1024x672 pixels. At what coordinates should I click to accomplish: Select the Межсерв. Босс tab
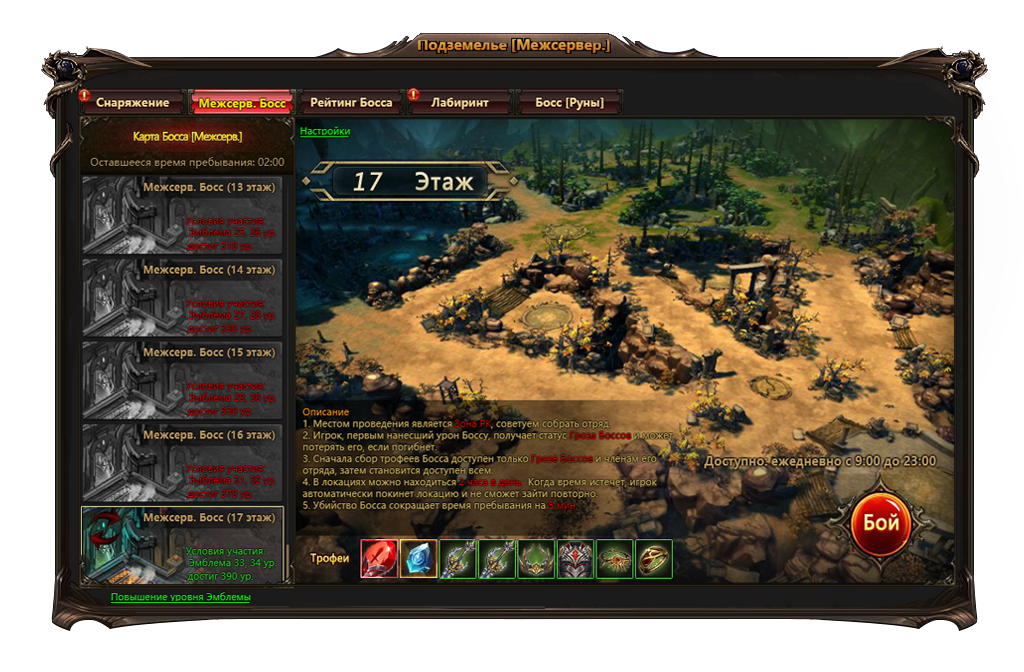tap(241, 103)
